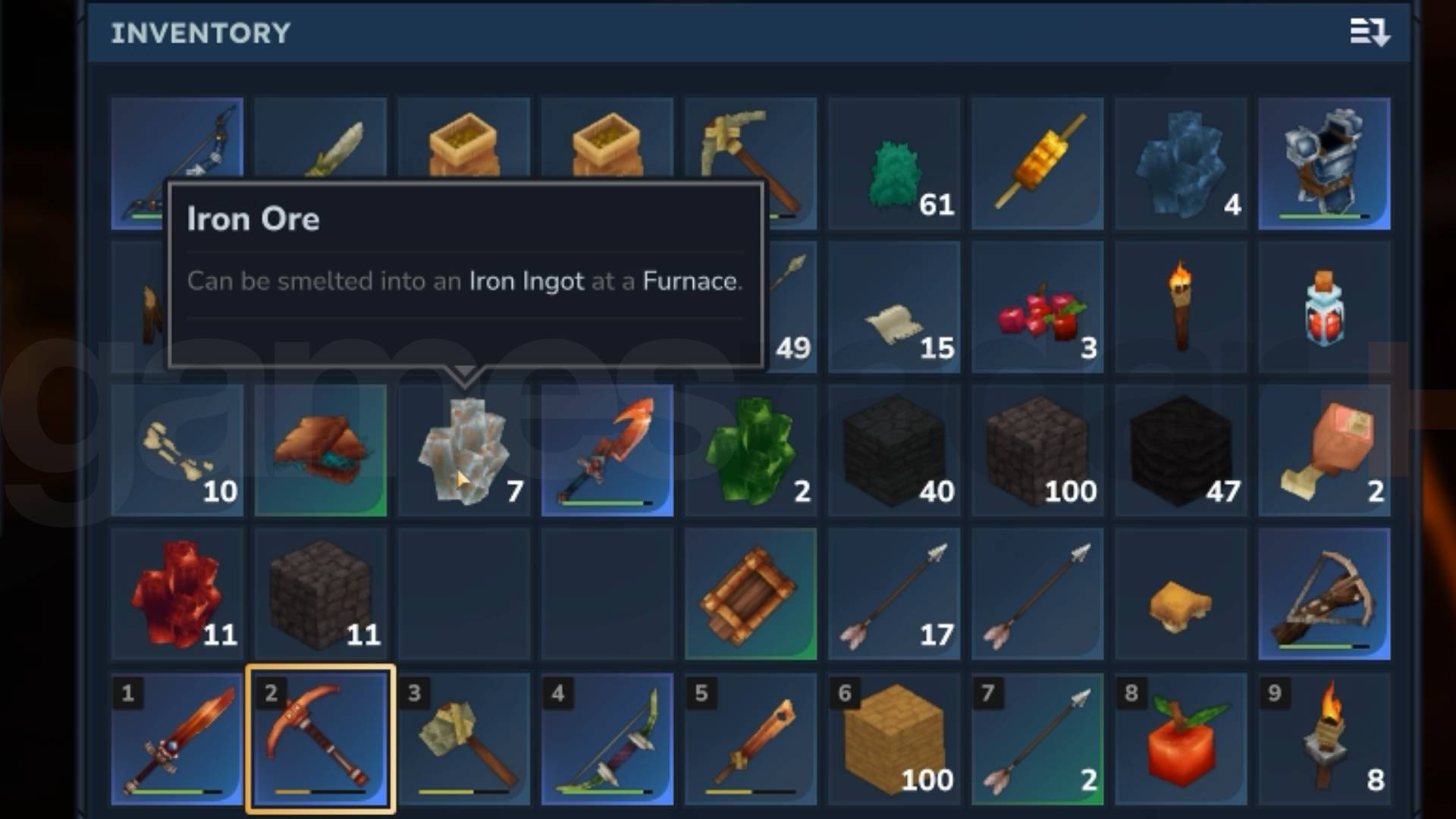This screenshot has width=1456, height=819.
Task: Click an empty inventory slot
Action: [x=464, y=595]
